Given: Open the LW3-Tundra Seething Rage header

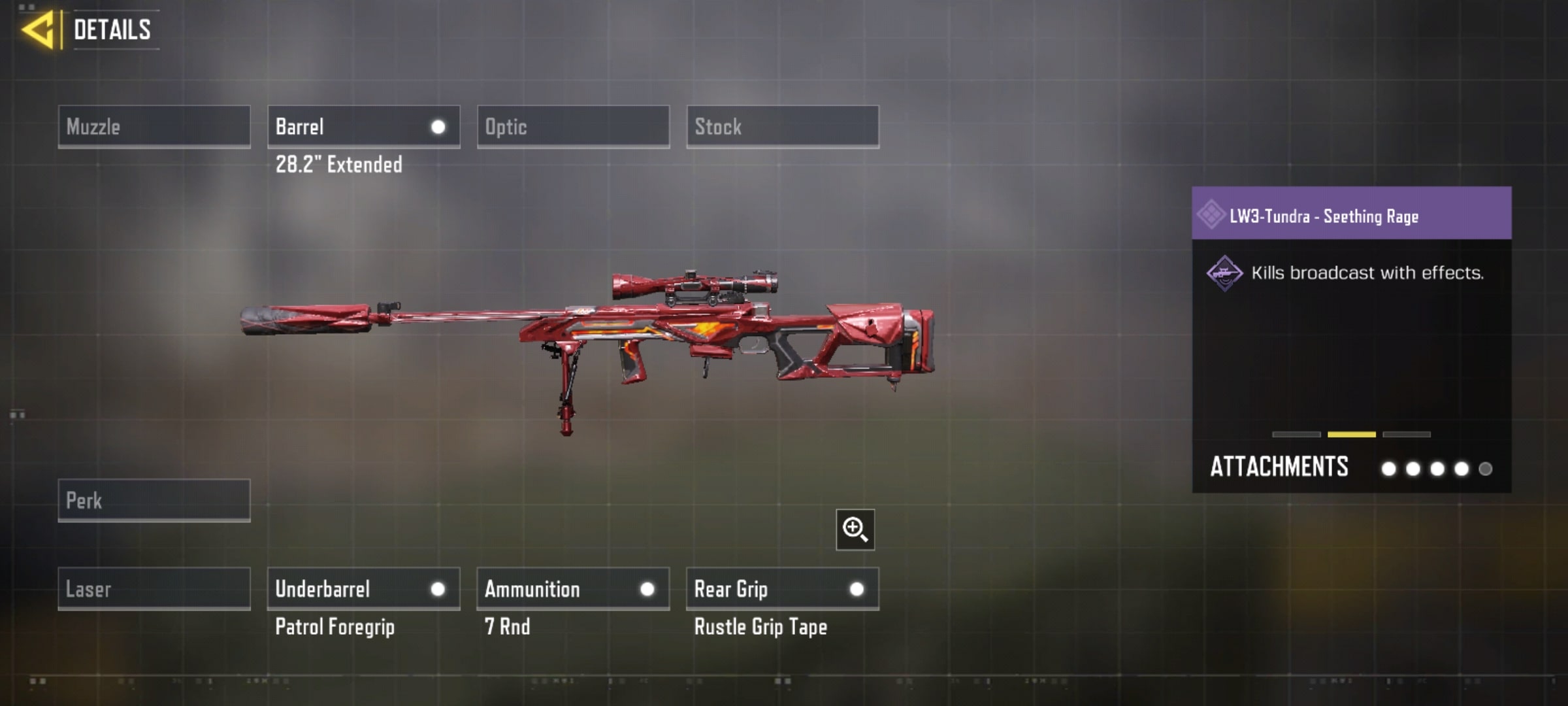Looking at the screenshot, I should coord(1351,214).
